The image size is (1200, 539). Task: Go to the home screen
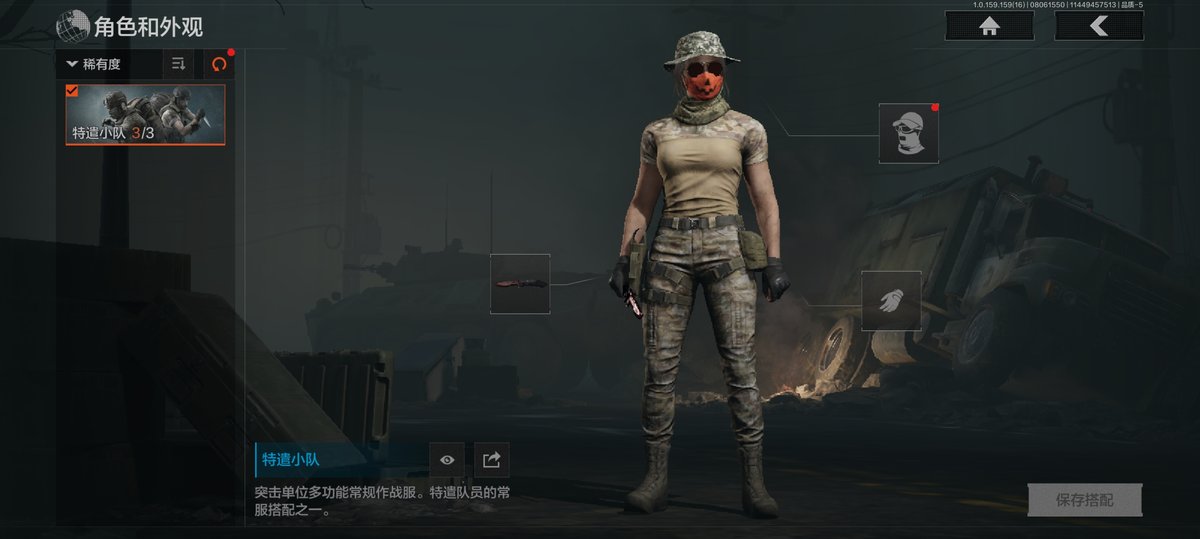tap(989, 27)
